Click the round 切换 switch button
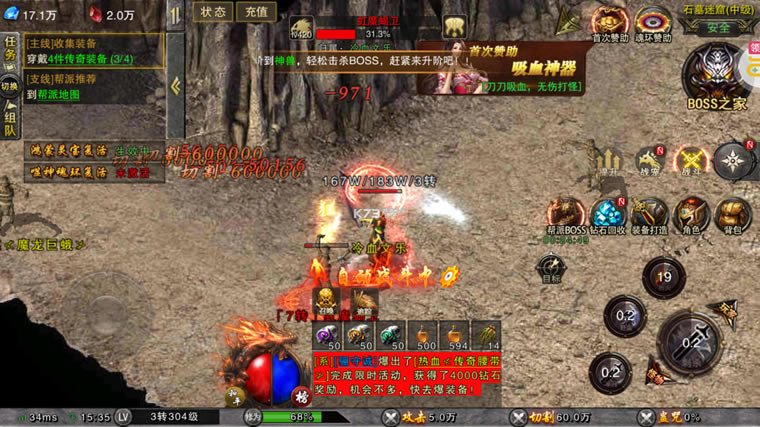The image size is (760, 427). pyautogui.click(x=10, y=86)
